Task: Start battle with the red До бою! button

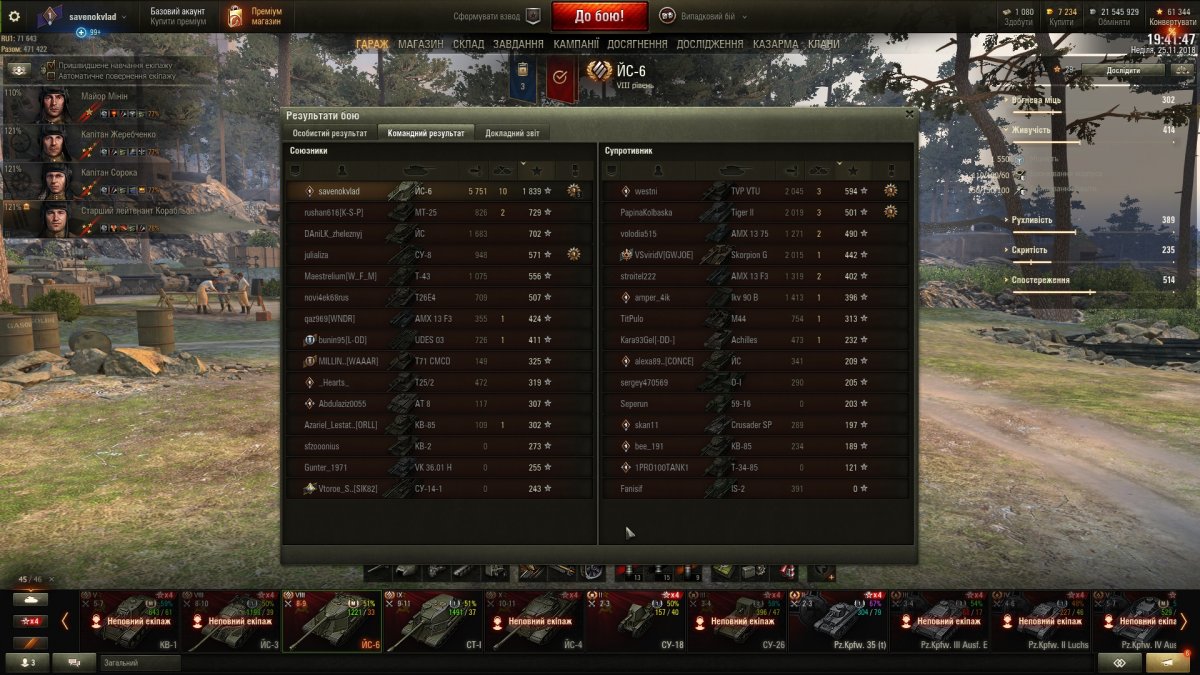Action: 599,16
